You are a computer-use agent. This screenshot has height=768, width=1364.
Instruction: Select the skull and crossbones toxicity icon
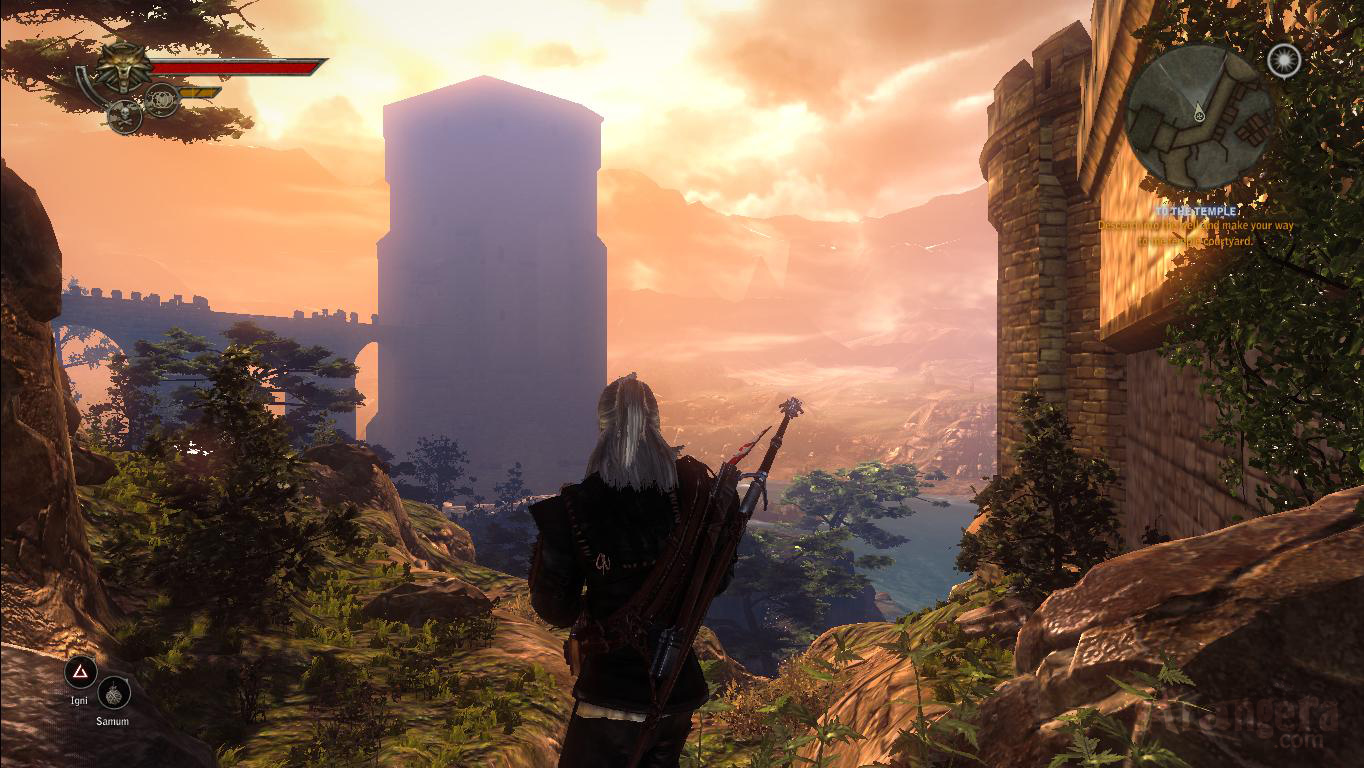tap(124, 116)
